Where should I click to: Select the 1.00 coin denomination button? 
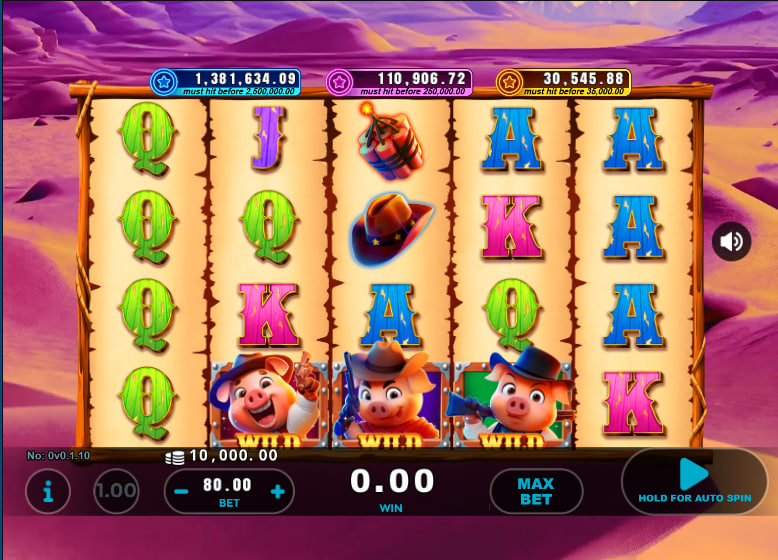(x=116, y=491)
